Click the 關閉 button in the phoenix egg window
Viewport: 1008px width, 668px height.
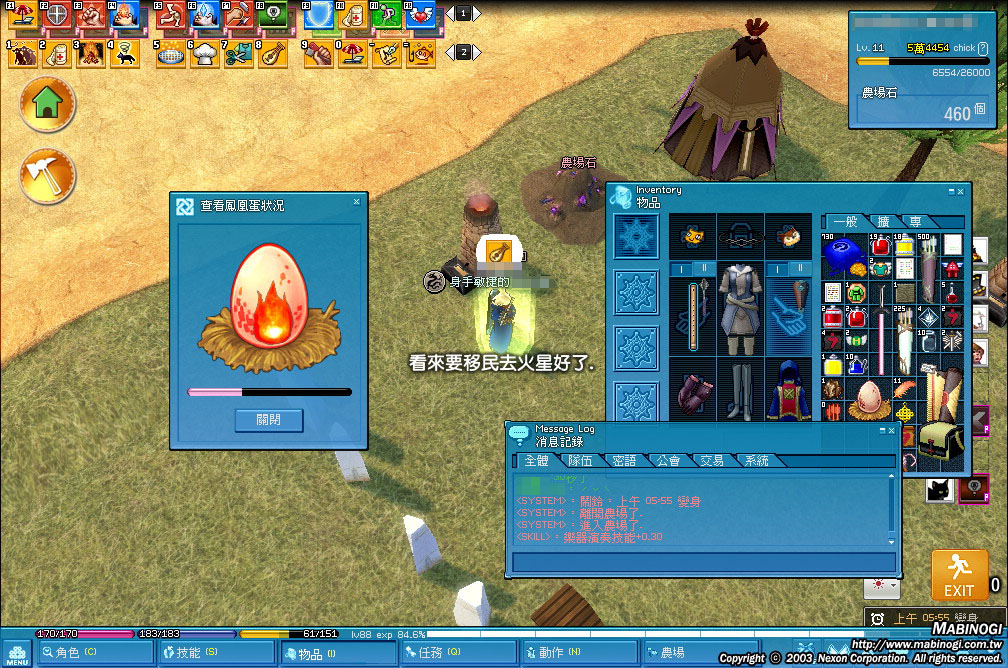pyautogui.click(x=269, y=420)
